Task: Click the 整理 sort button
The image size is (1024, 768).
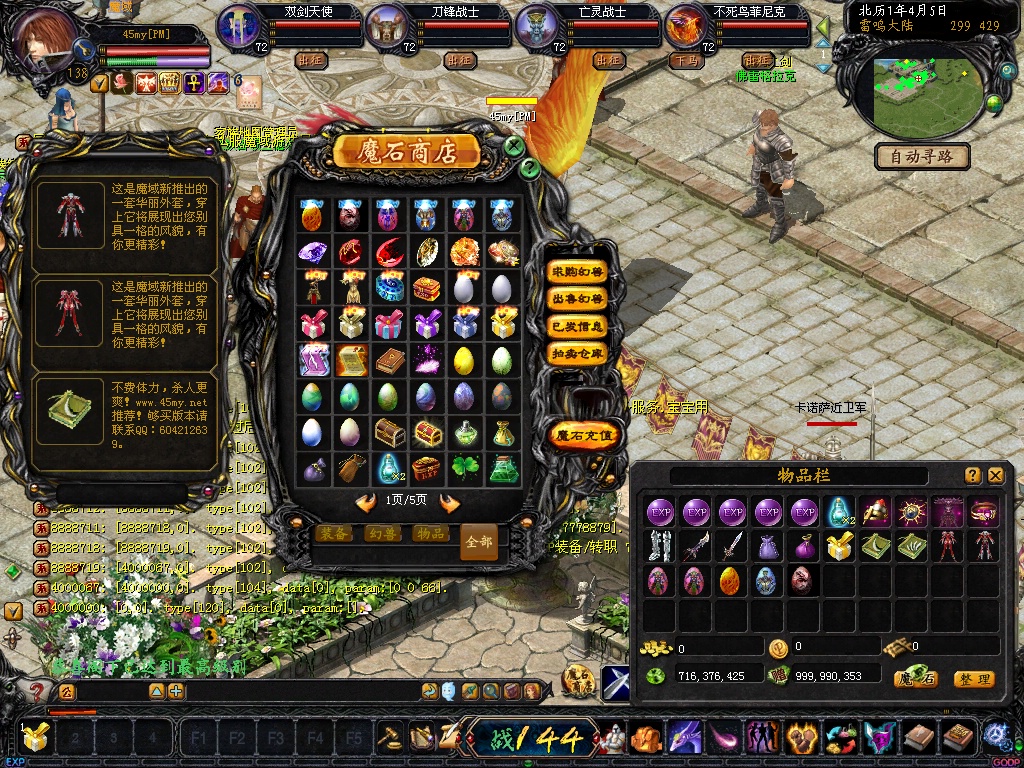Action: 973,679
